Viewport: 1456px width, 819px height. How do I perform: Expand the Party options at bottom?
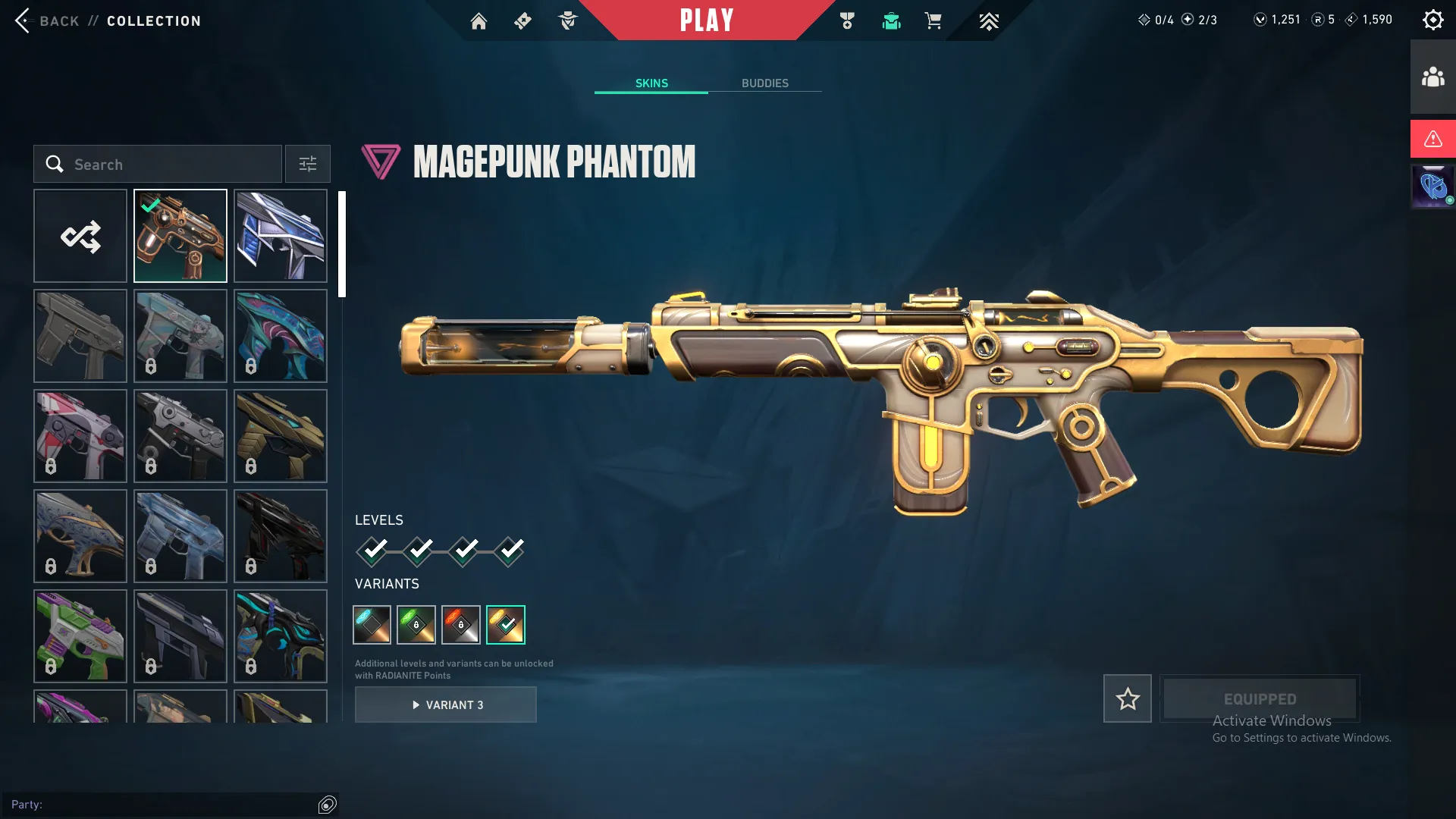click(327, 804)
